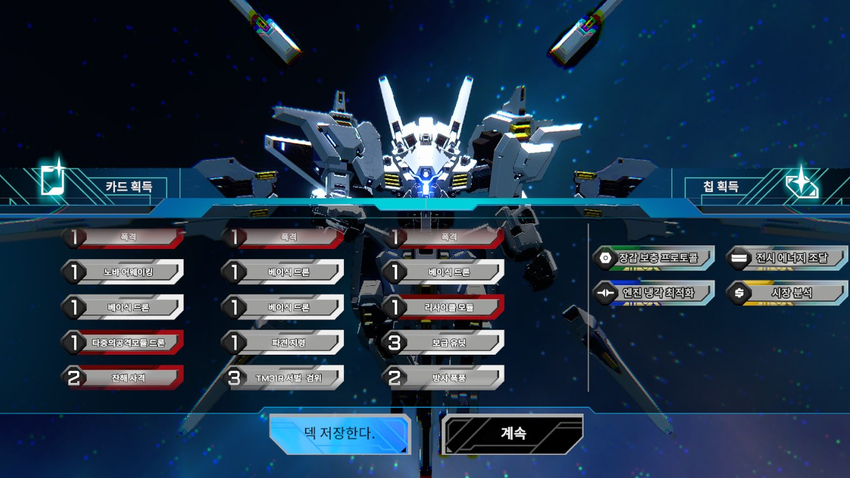
Task: Select the 장갑 보충 프로토콜 chip
Action: coord(652,258)
